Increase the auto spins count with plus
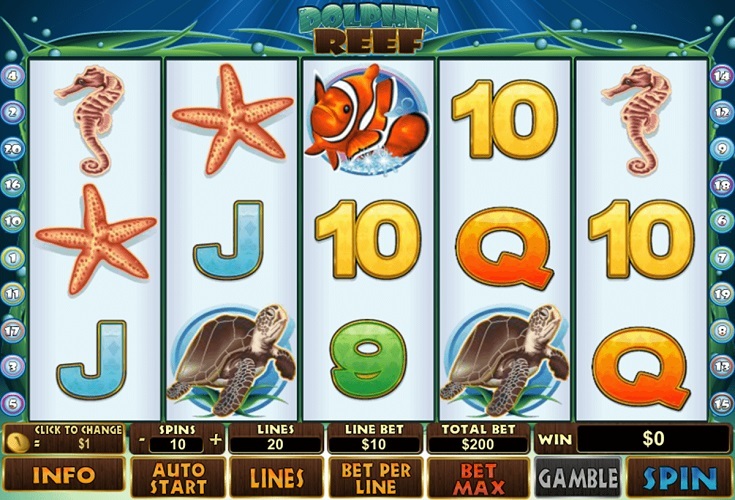 point(215,439)
